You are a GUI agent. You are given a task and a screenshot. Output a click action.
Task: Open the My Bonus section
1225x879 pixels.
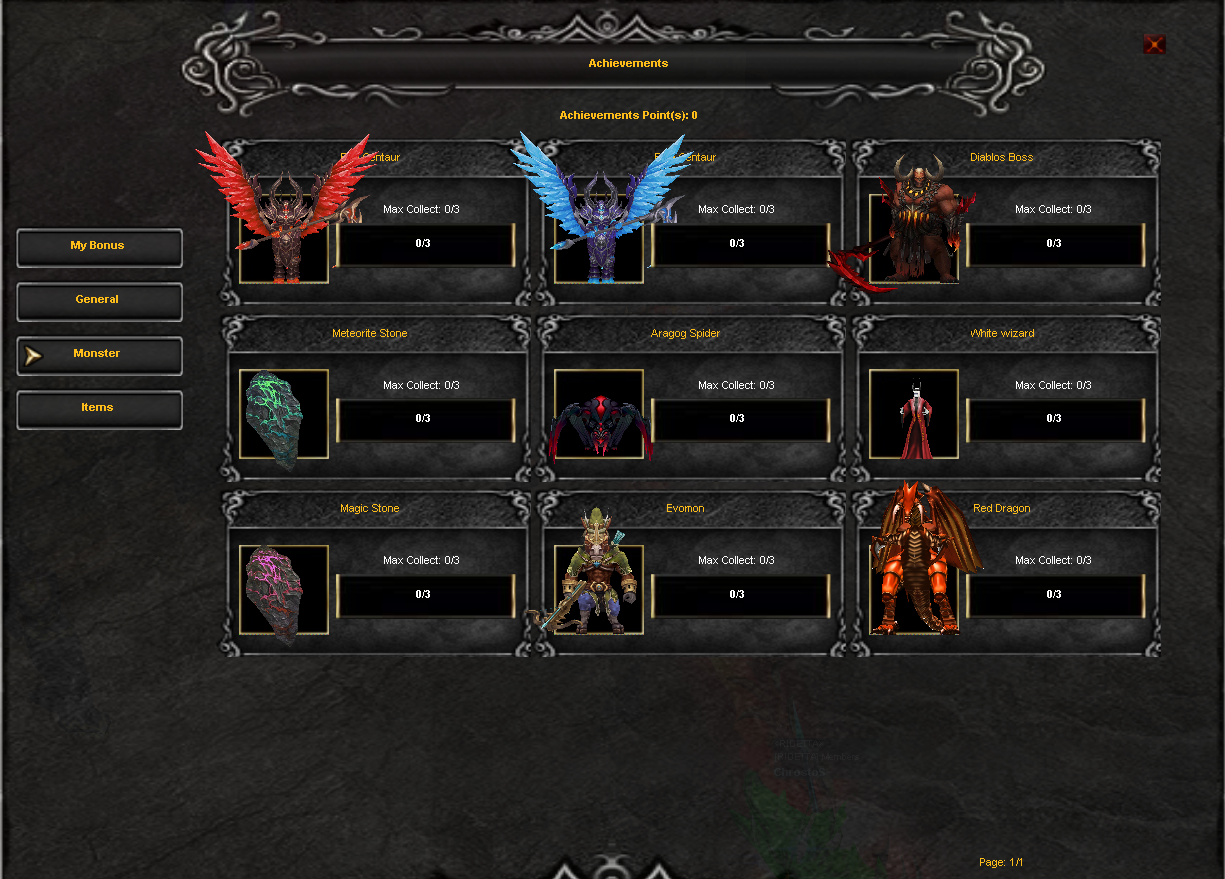click(99, 246)
